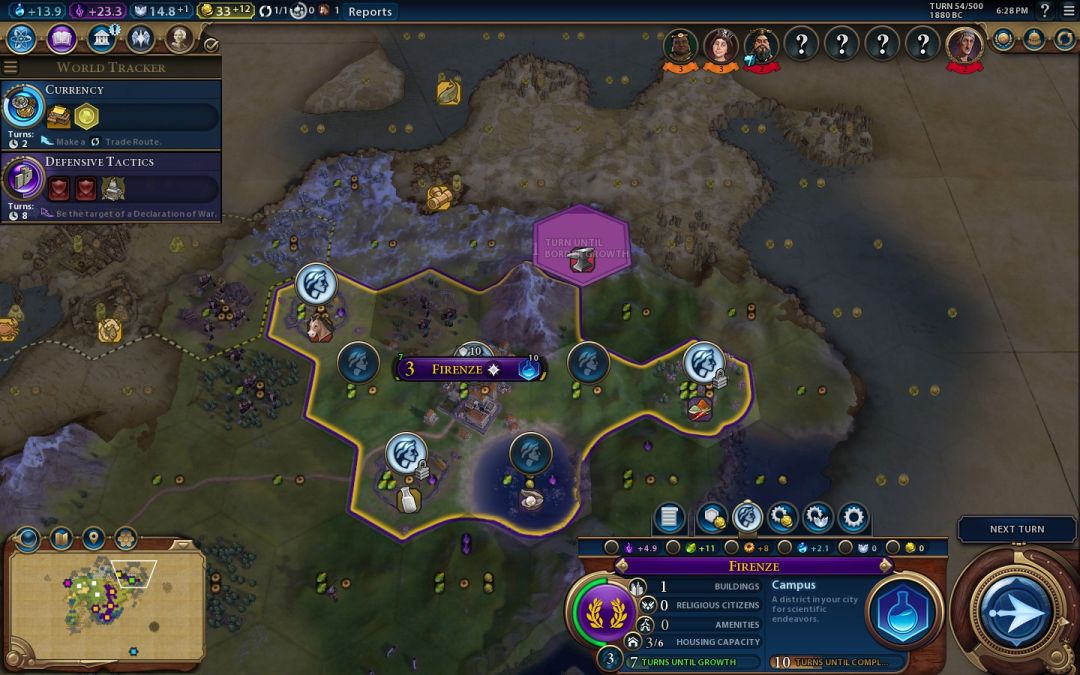Open the Government screen
Screen dimensions: 1080x675
101,39
